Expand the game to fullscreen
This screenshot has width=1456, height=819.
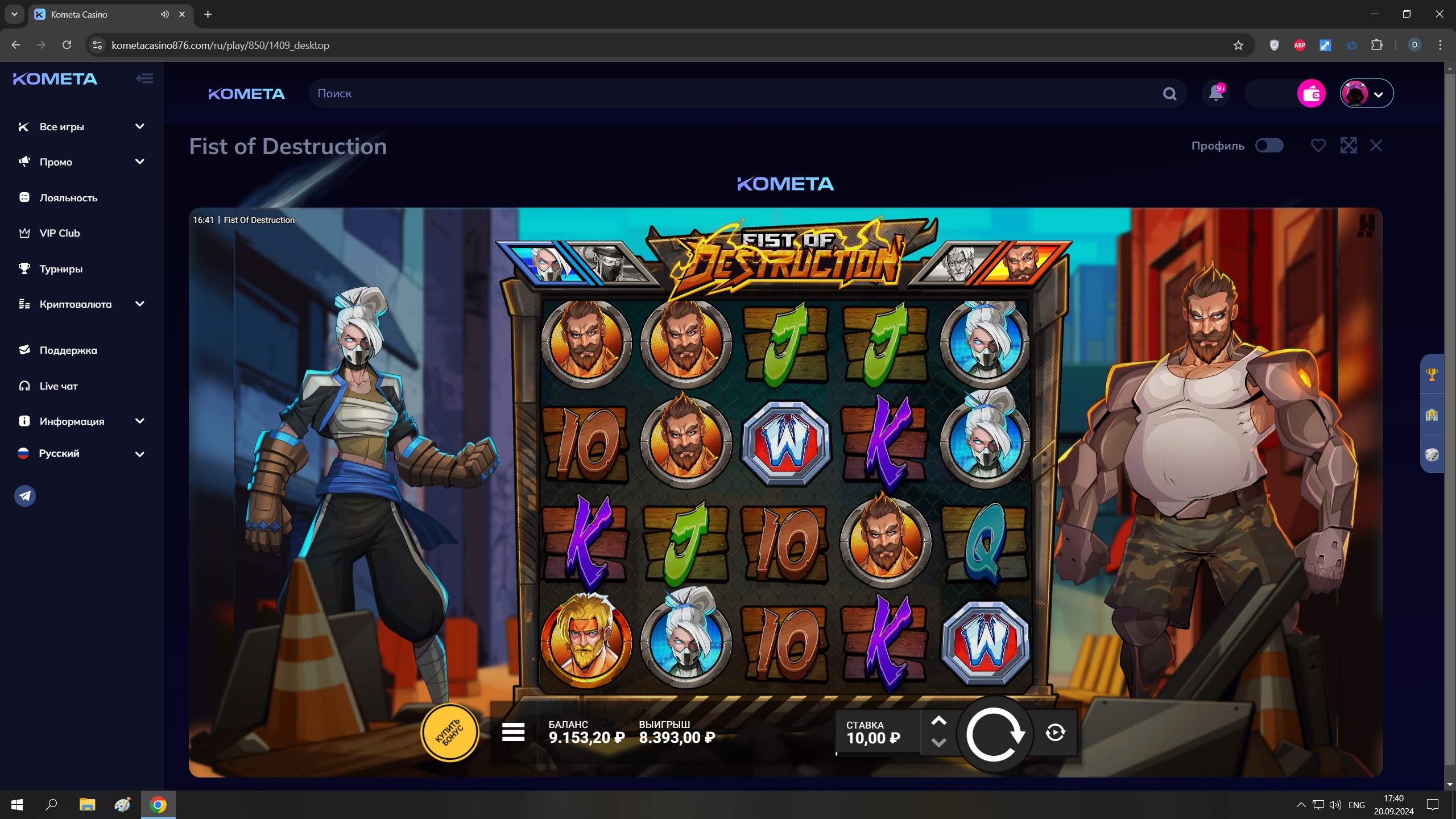pos(1348,146)
